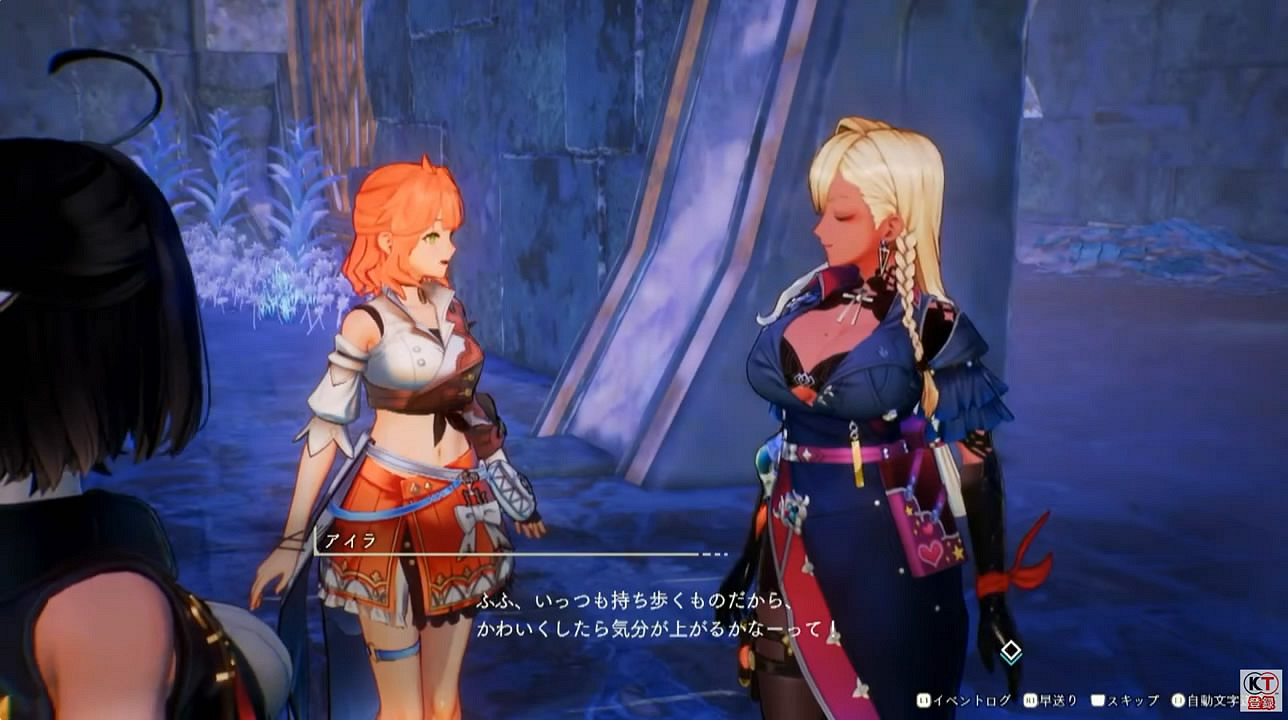Select the アイラ speaker name label
Viewport: 1288px width, 720px height.
tap(349, 543)
